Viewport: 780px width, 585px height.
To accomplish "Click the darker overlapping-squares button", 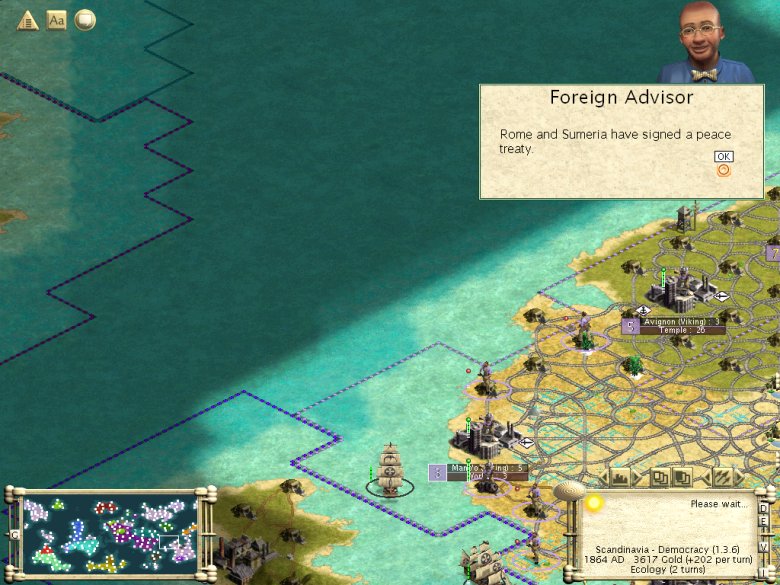I will coord(681,478).
